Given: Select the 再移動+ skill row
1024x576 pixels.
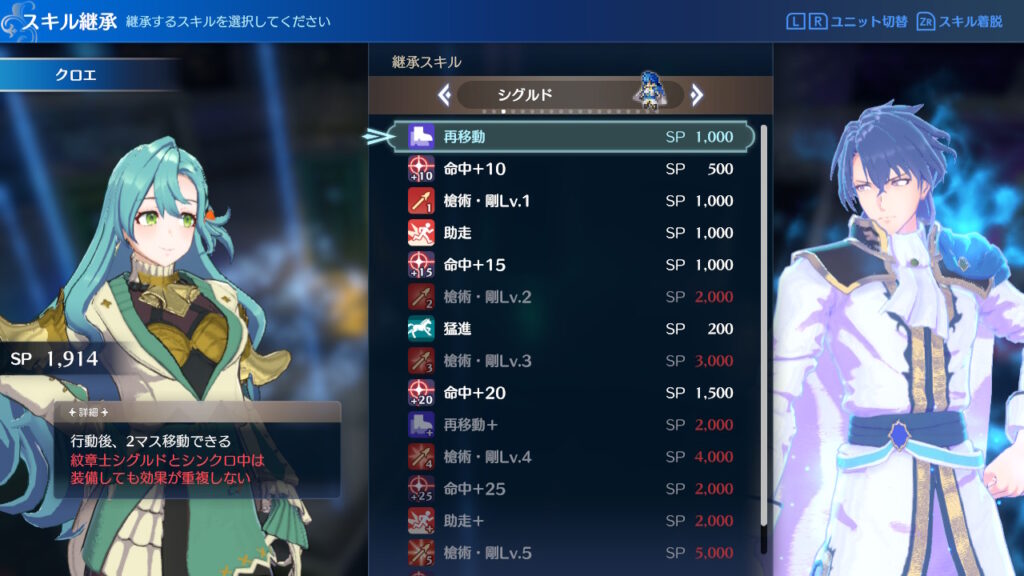Looking at the screenshot, I should (570, 425).
